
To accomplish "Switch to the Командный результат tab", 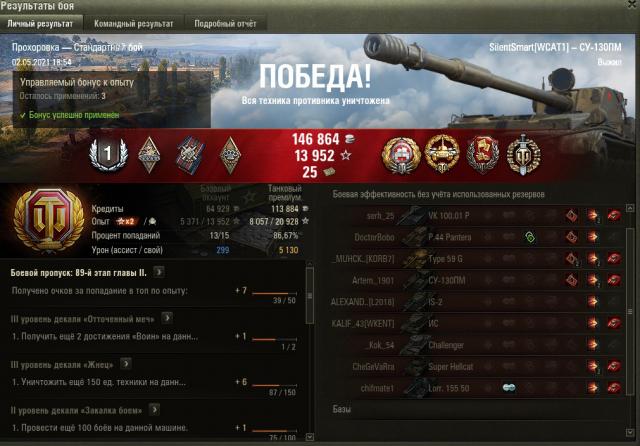I will tap(133, 23).
